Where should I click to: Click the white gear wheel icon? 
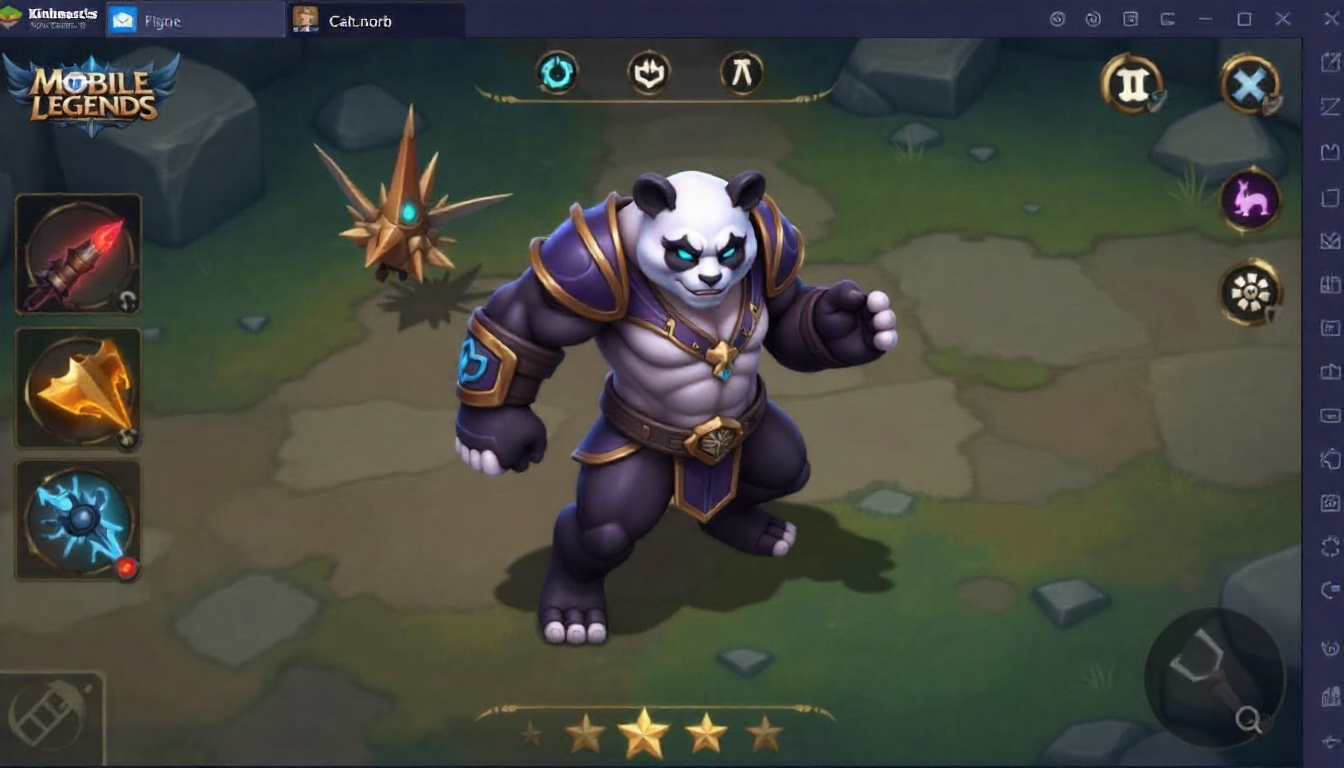tap(1250, 292)
